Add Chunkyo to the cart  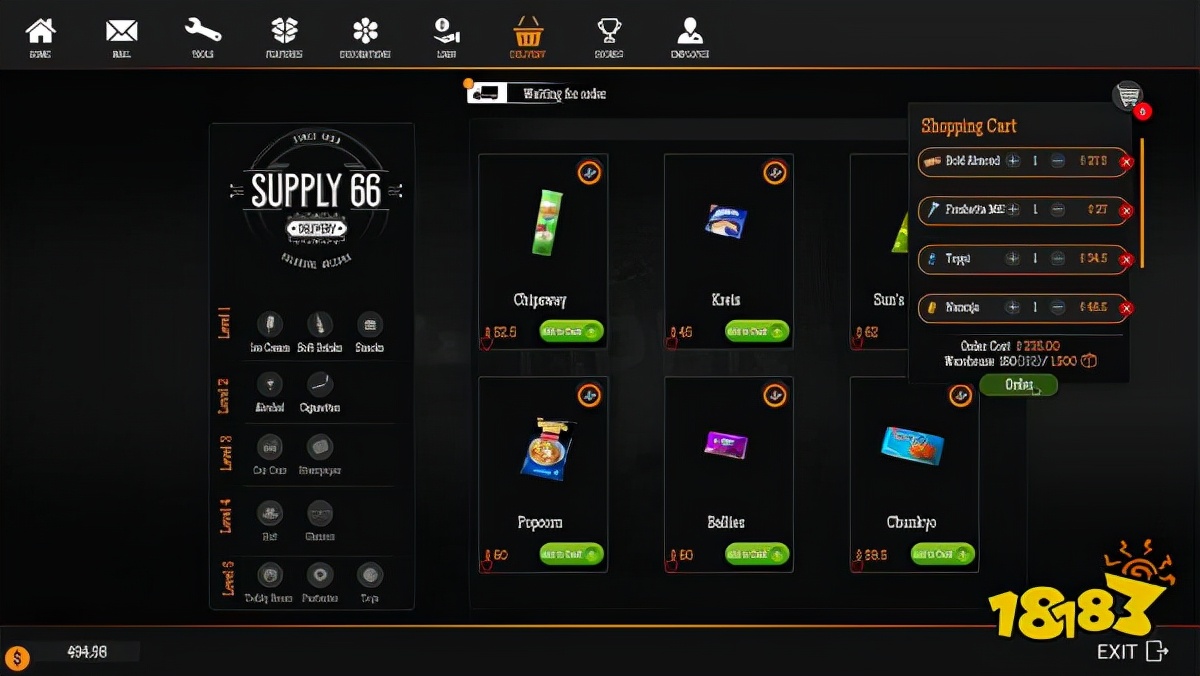click(943, 554)
